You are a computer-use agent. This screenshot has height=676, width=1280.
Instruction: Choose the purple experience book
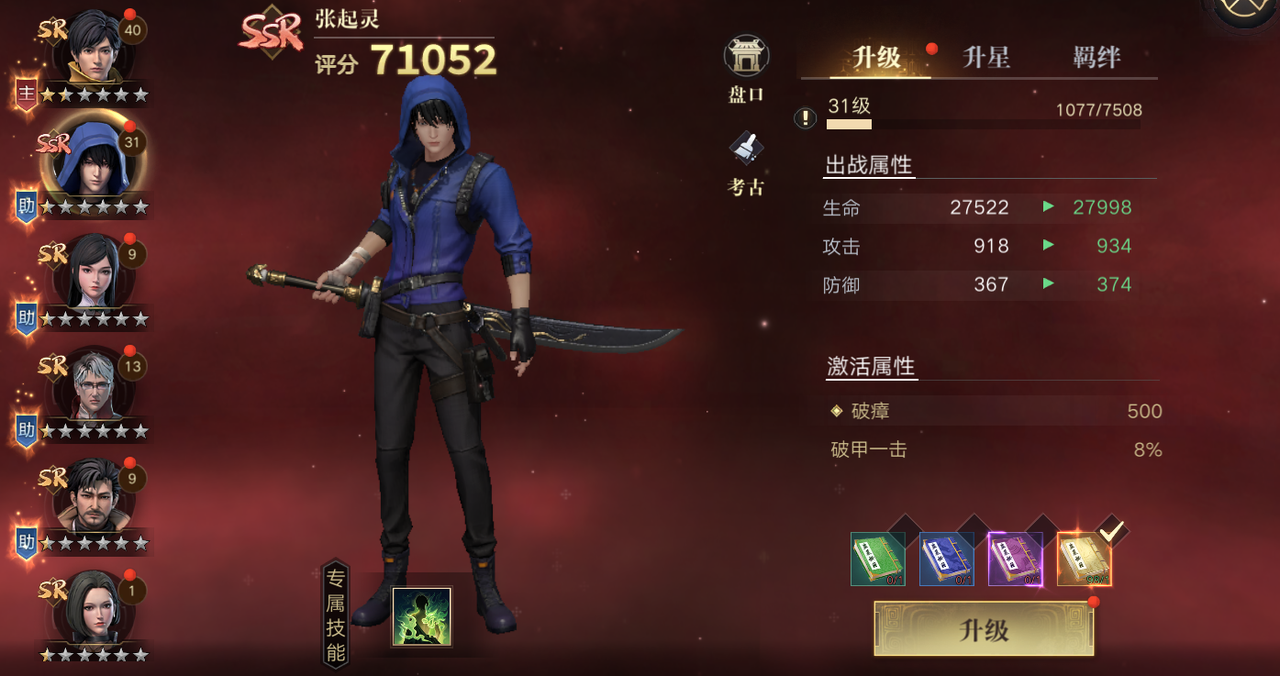point(1015,559)
